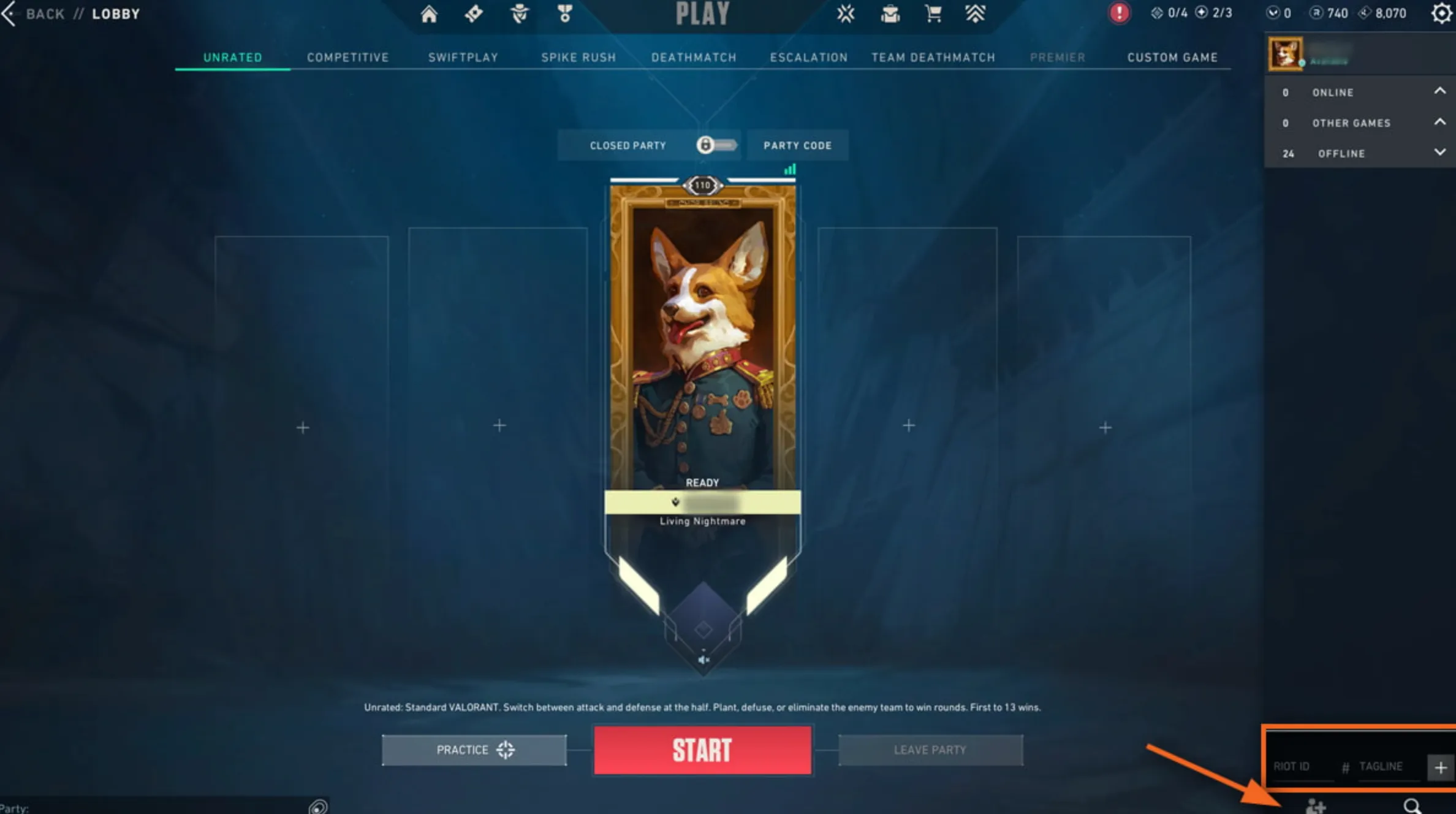Image resolution: width=1456 pixels, height=814 pixels.
Task: Select the Spike Rush mode tab
Action: click(x=578, y=57)
